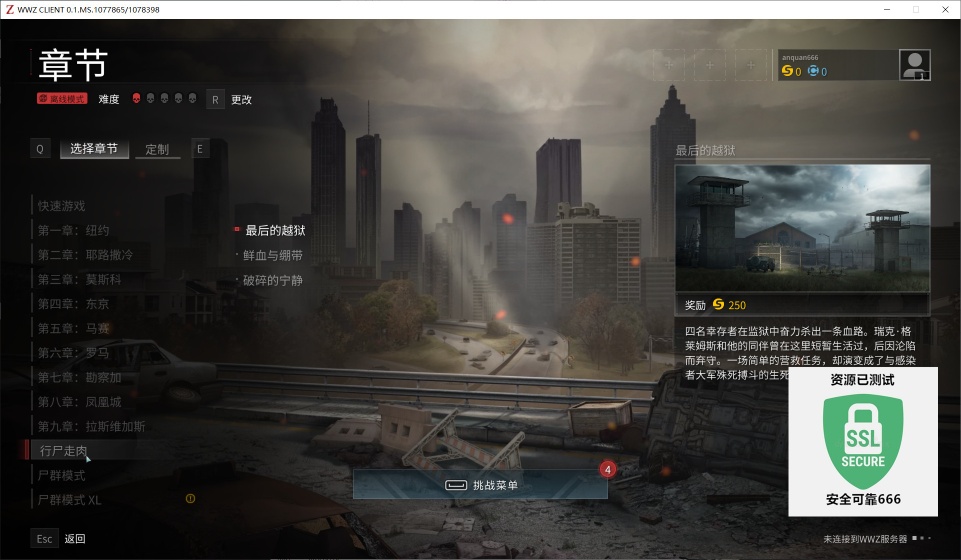961x560 pixels.
Task: Select the 第三章:莫斯科 chapter
Action: click(x=79, y=279)
